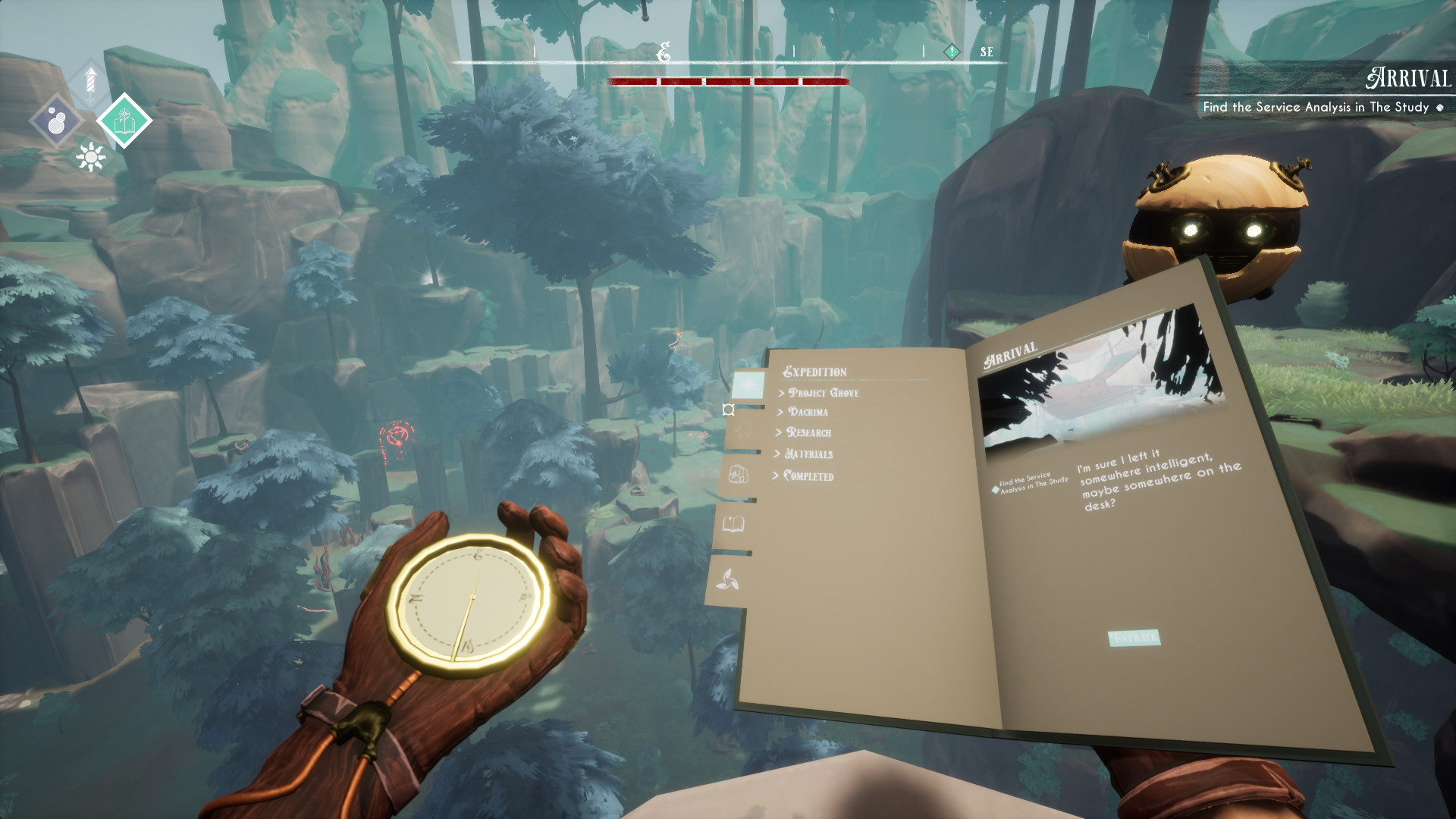This screenshot has height=819, width=1456.
Task: Open the backpack inventory tab
Action: (x=738, y=475)
